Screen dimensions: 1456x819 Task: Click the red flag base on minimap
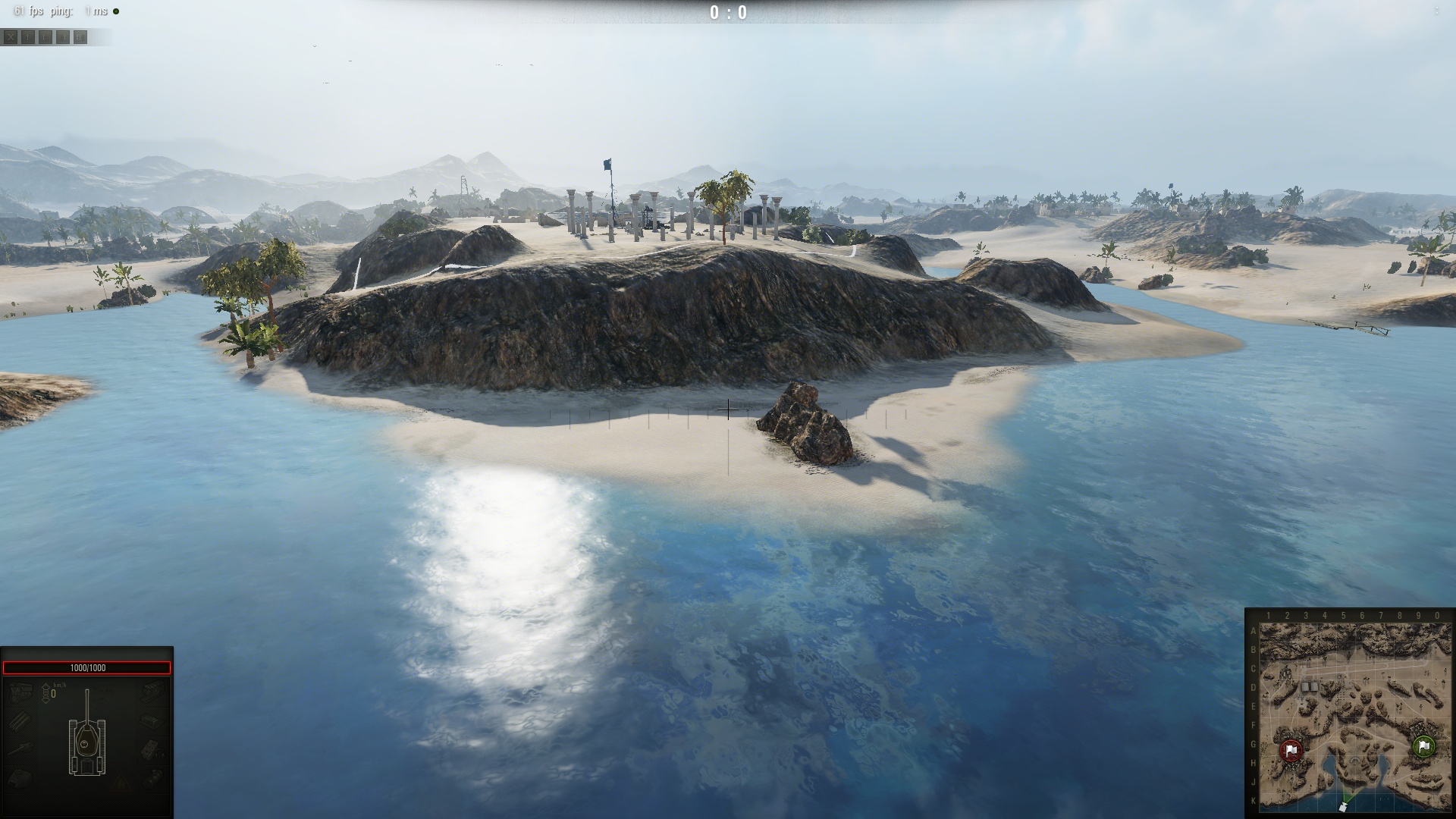click(x=1291, y=751)
